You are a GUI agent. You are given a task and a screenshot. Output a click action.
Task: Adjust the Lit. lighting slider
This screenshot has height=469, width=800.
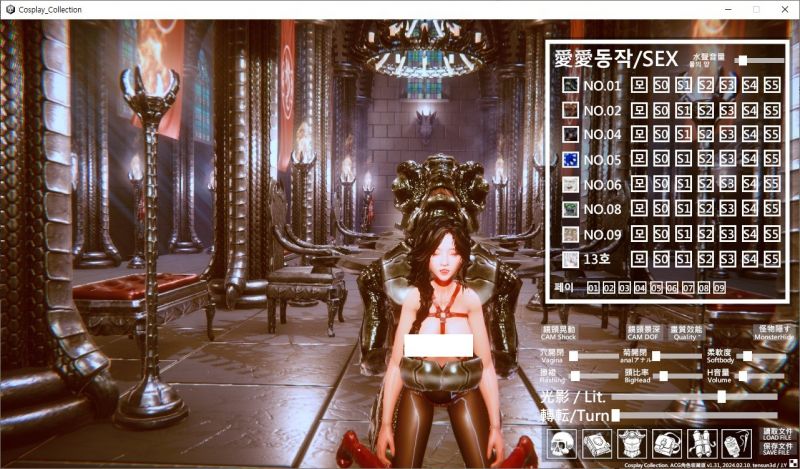(721, 397)
